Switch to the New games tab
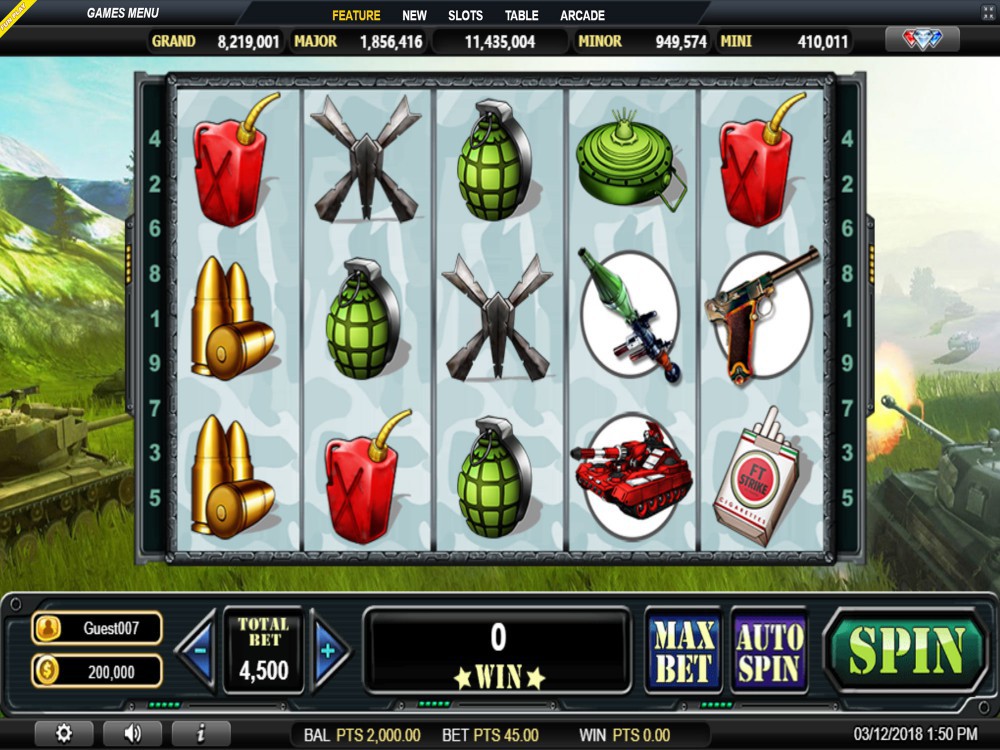This screenshot has width=1000, height=750. [x=414, y=15]
